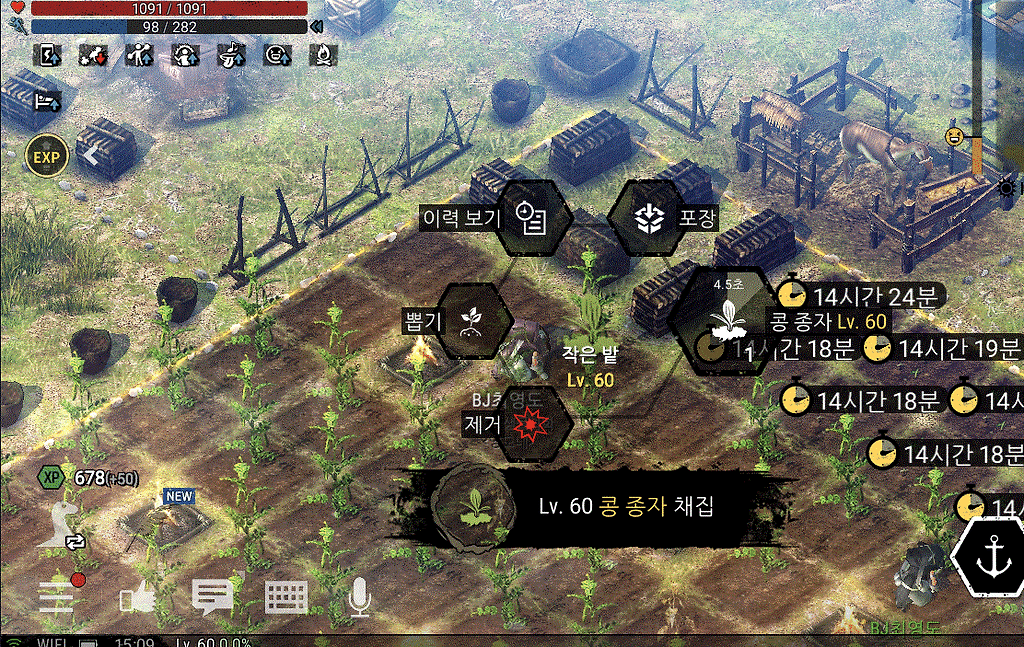Click the campfire buff icon
Screen dimensions: 1024x647
(323, 55)
